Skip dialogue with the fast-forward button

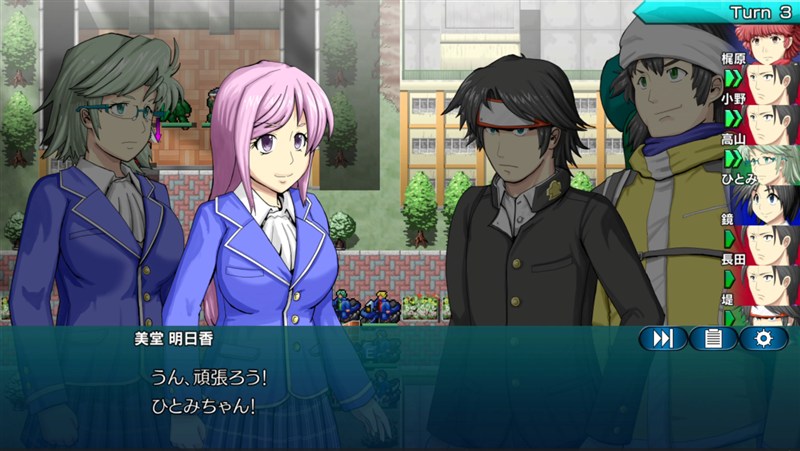(x=663, y=338)
